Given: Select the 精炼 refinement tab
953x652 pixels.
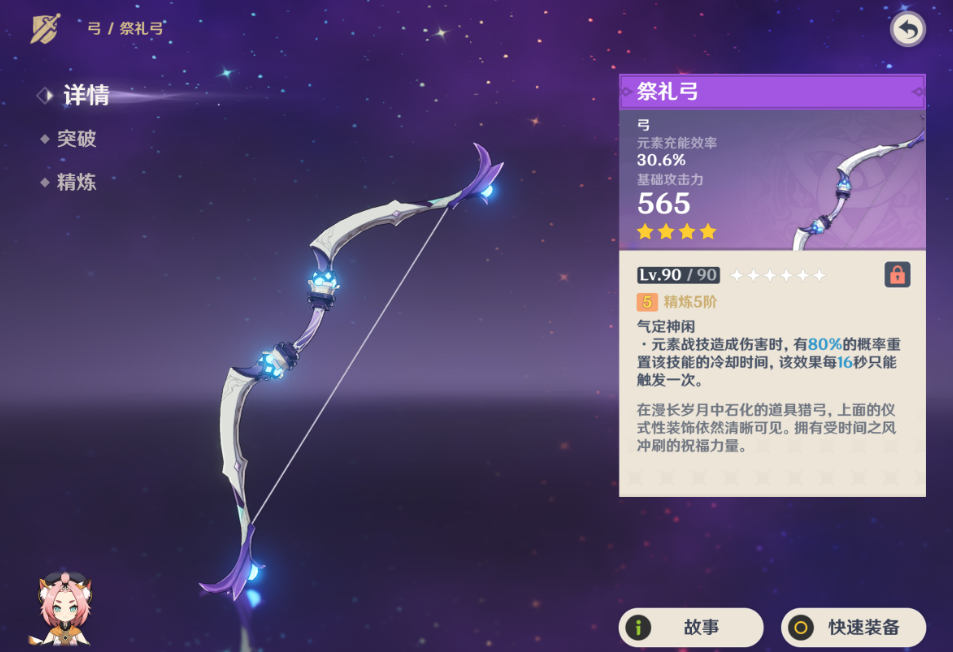Looking at the screenshot, I should (x=76, y=182).
